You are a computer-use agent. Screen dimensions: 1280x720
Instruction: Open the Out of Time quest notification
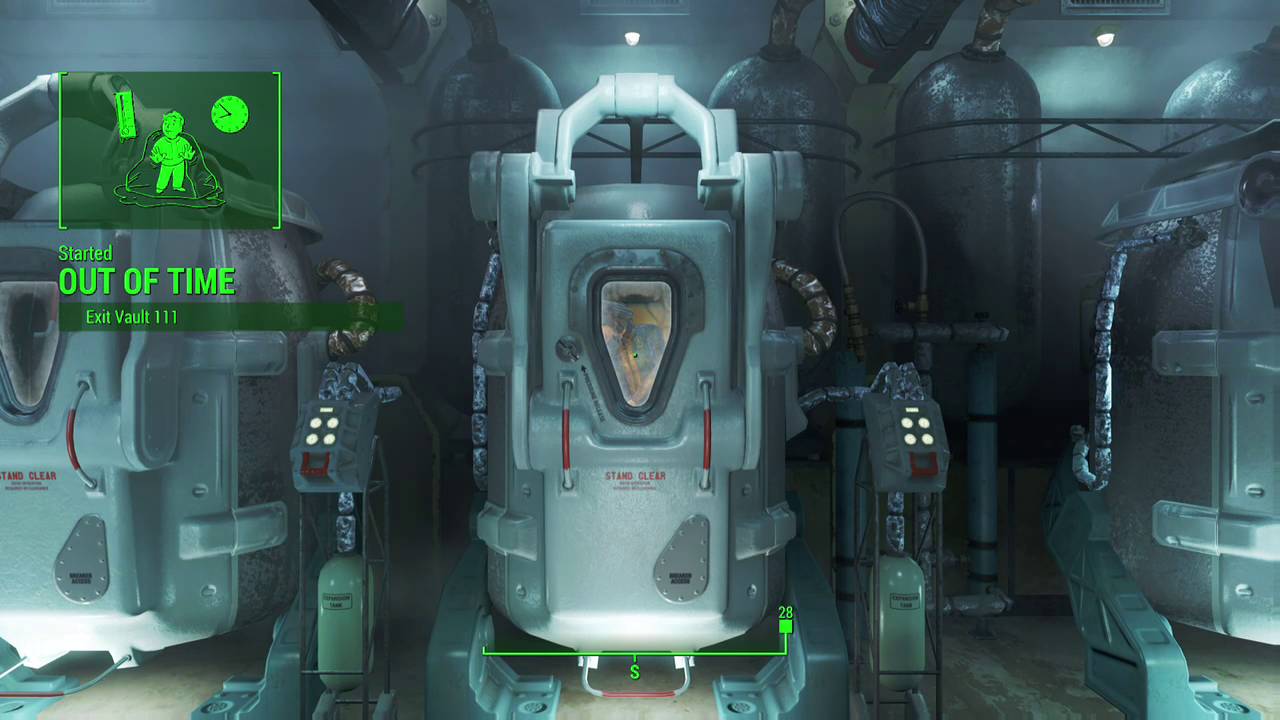147,281
